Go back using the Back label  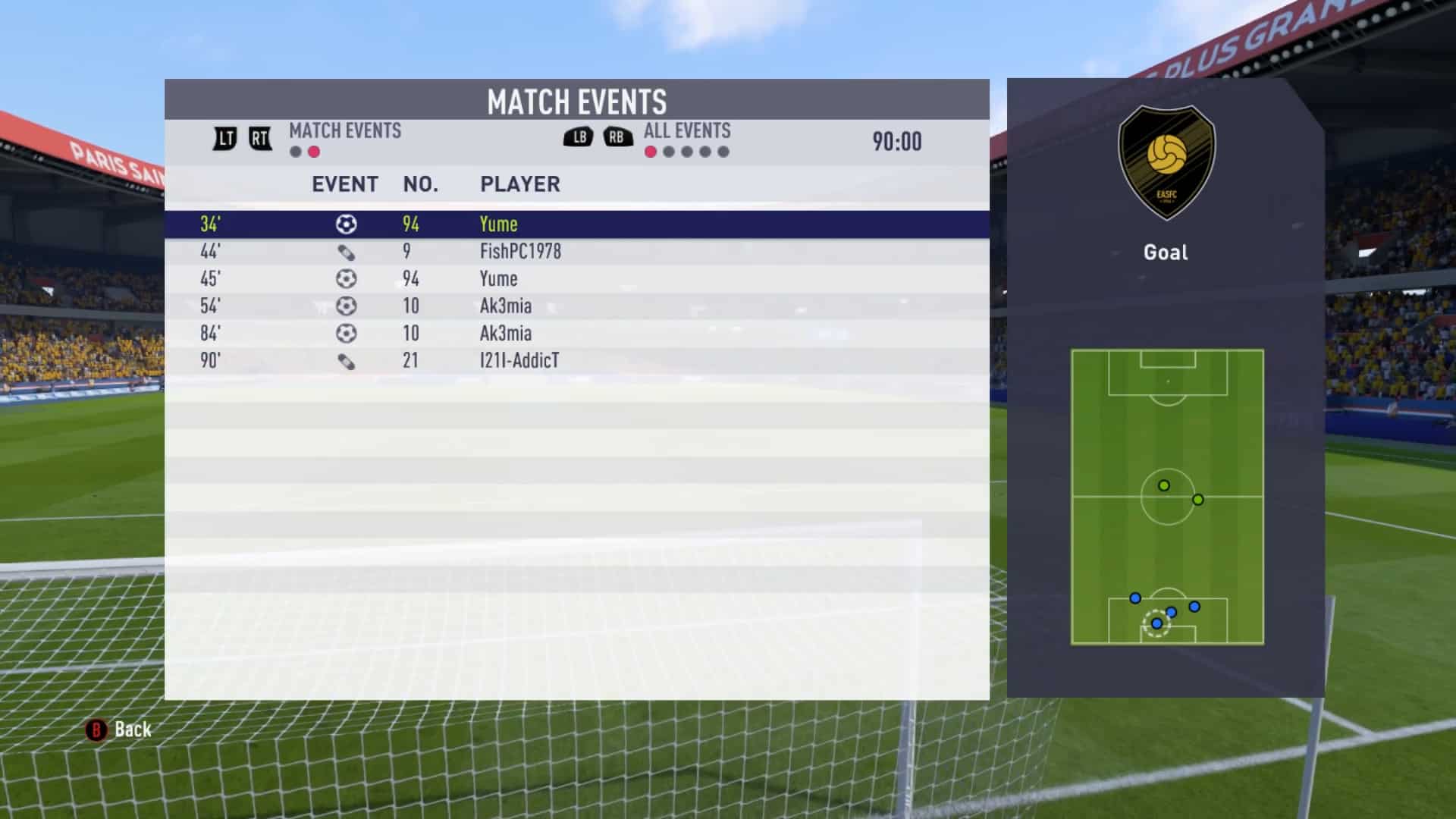click(132, 730)
